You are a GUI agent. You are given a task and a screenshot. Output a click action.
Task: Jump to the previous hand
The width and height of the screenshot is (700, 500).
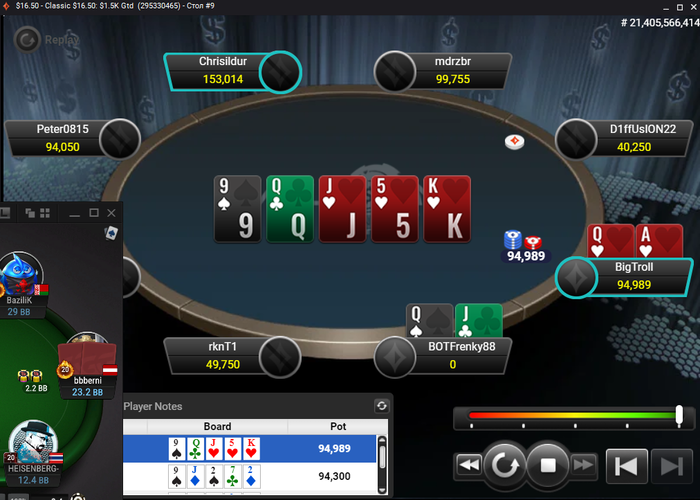click(627, 464)
